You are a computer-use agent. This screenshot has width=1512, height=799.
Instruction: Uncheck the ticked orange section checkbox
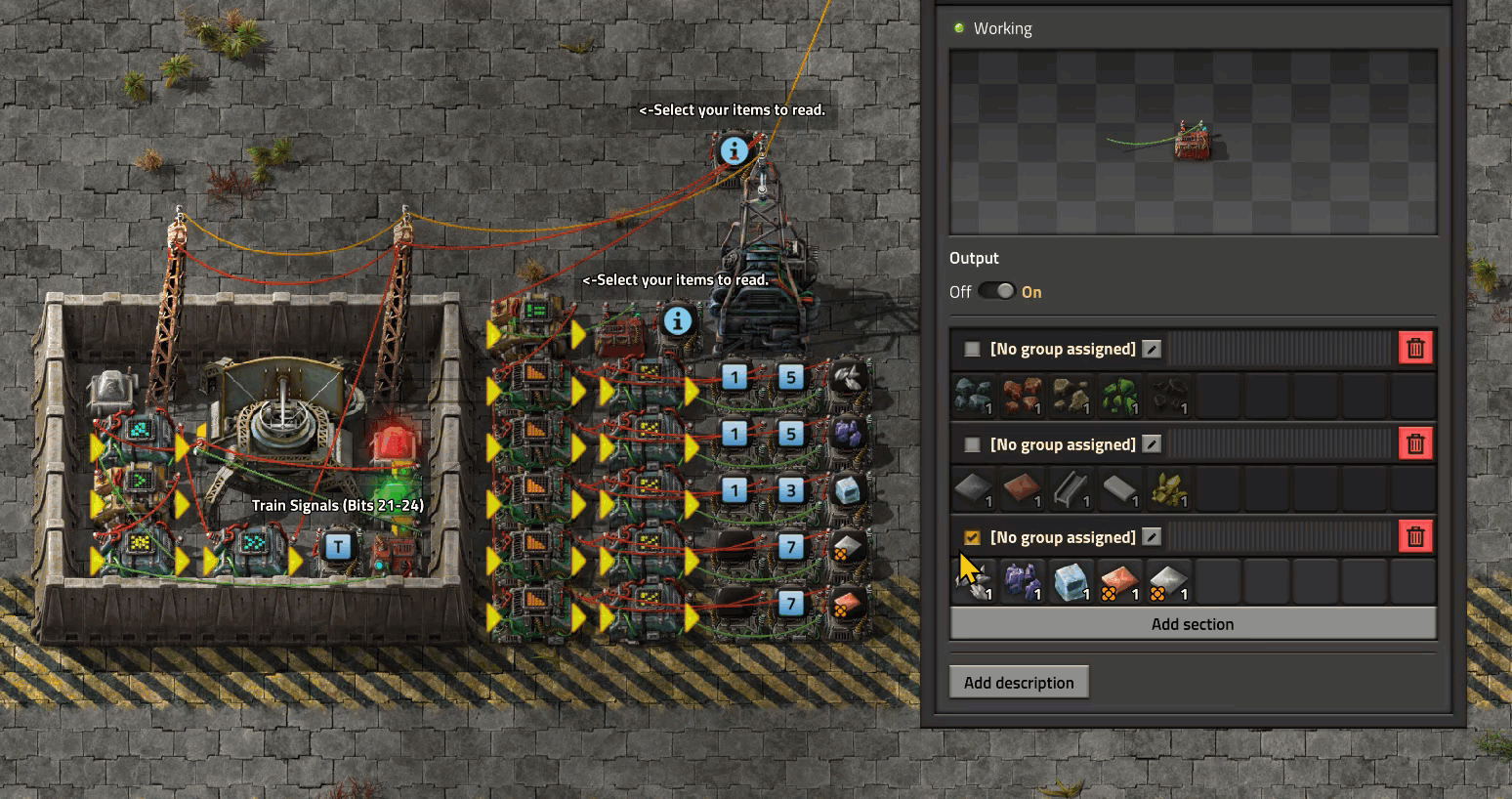click(x=972, y=537)
